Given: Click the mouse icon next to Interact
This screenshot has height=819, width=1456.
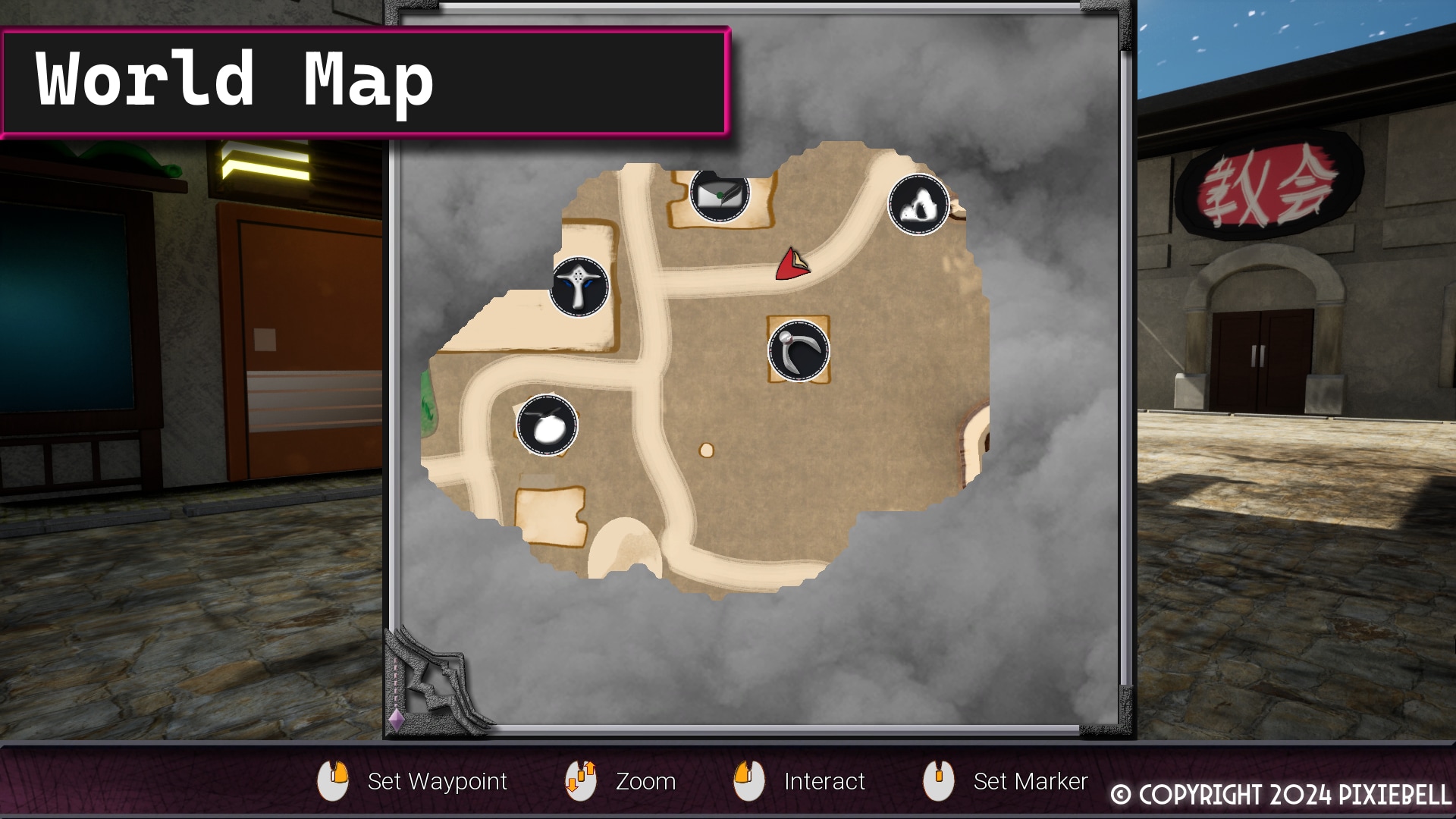Looking at the screenshot, I should [748, 780].
